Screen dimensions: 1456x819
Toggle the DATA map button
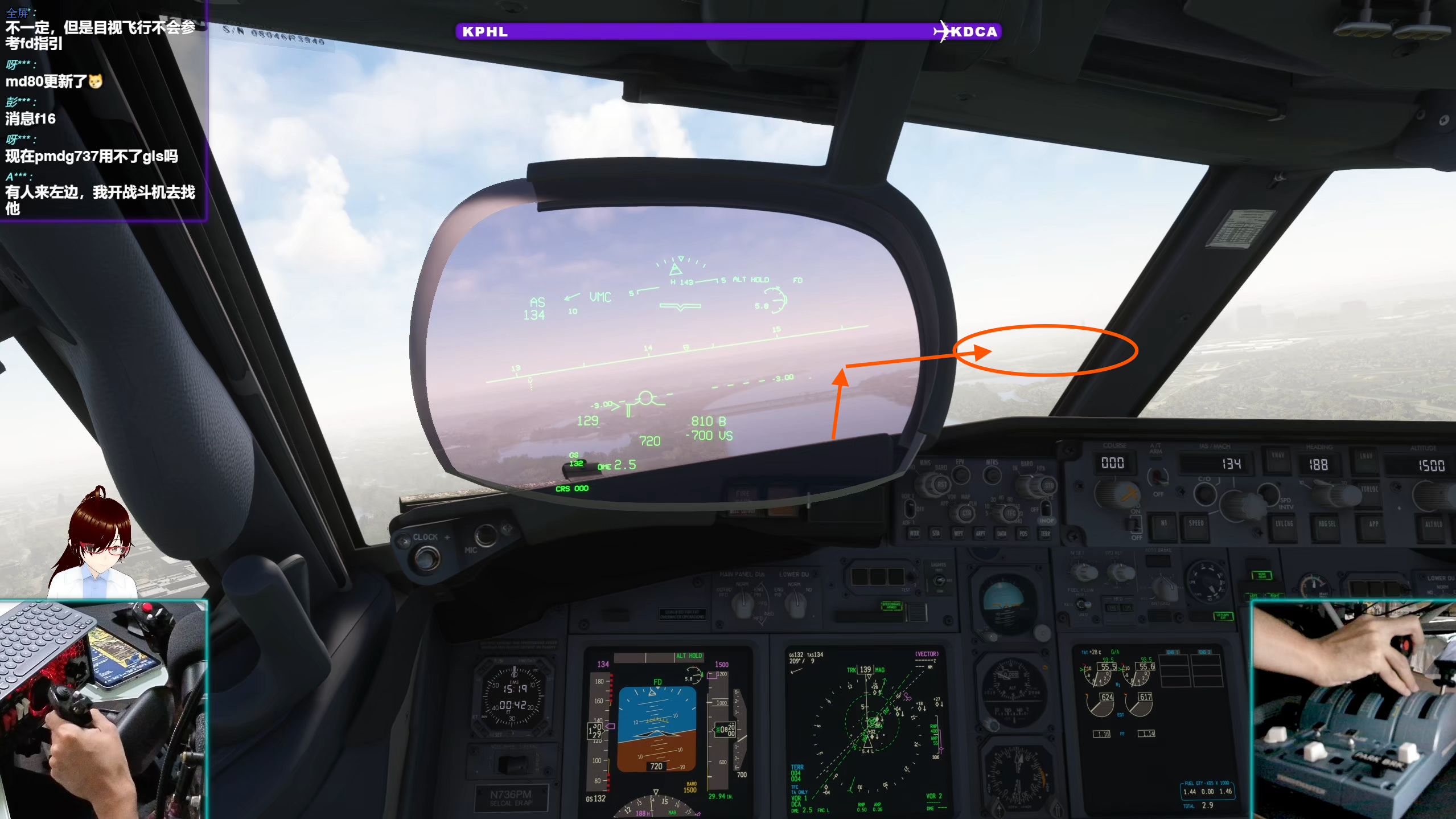1002,534
